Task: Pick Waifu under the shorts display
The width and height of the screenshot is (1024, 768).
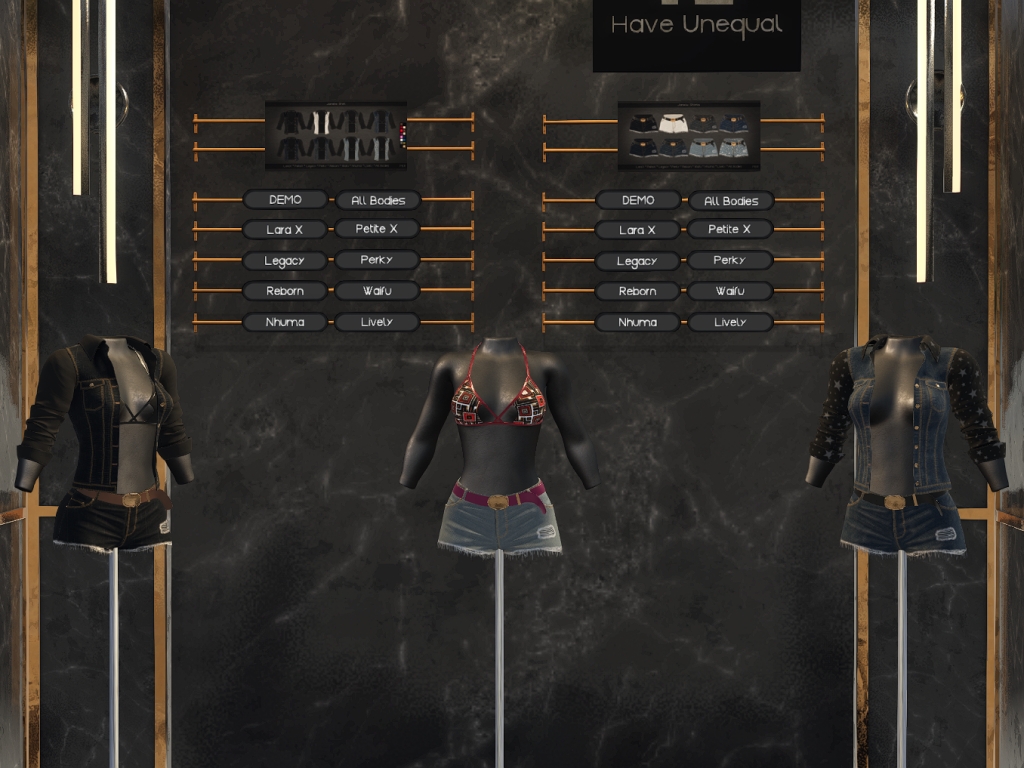Action: (730, 291)
